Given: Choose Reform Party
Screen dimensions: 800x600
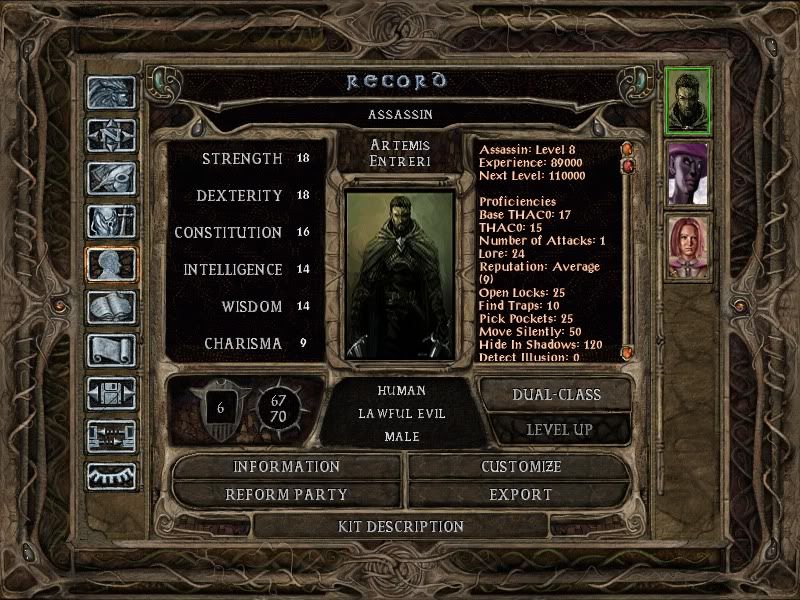Looking at the screenshot, I should point(287,494).
